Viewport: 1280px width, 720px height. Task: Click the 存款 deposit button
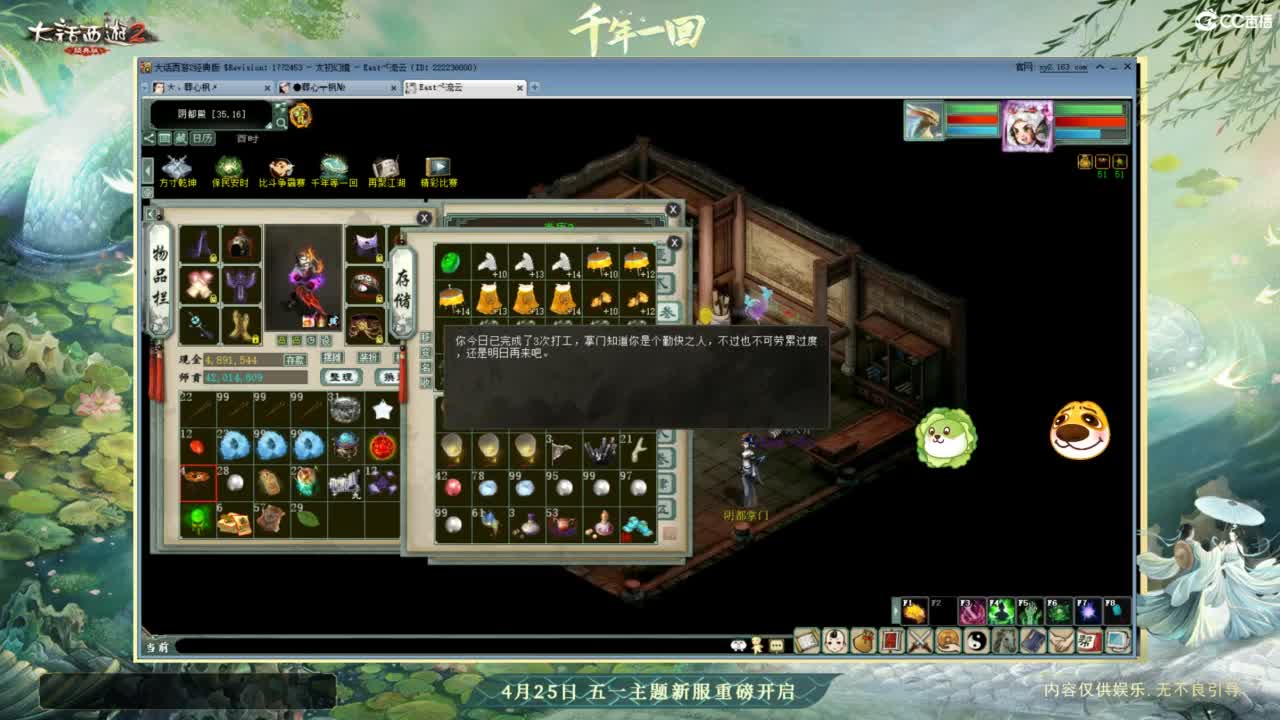pyautogui.click(x=294, y=360)
